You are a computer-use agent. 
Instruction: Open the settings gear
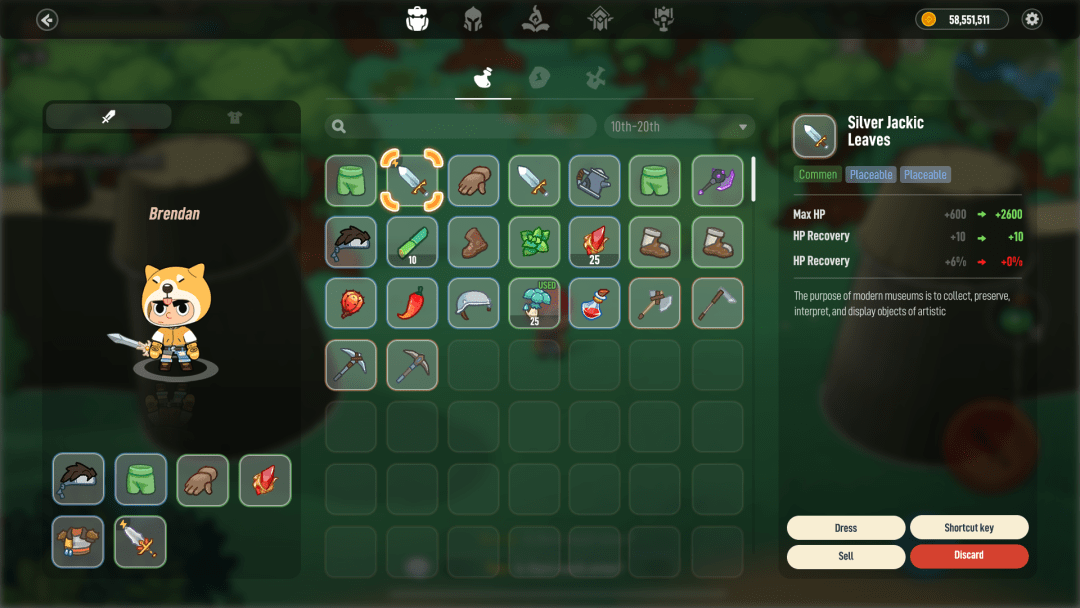click(1032, 19)
